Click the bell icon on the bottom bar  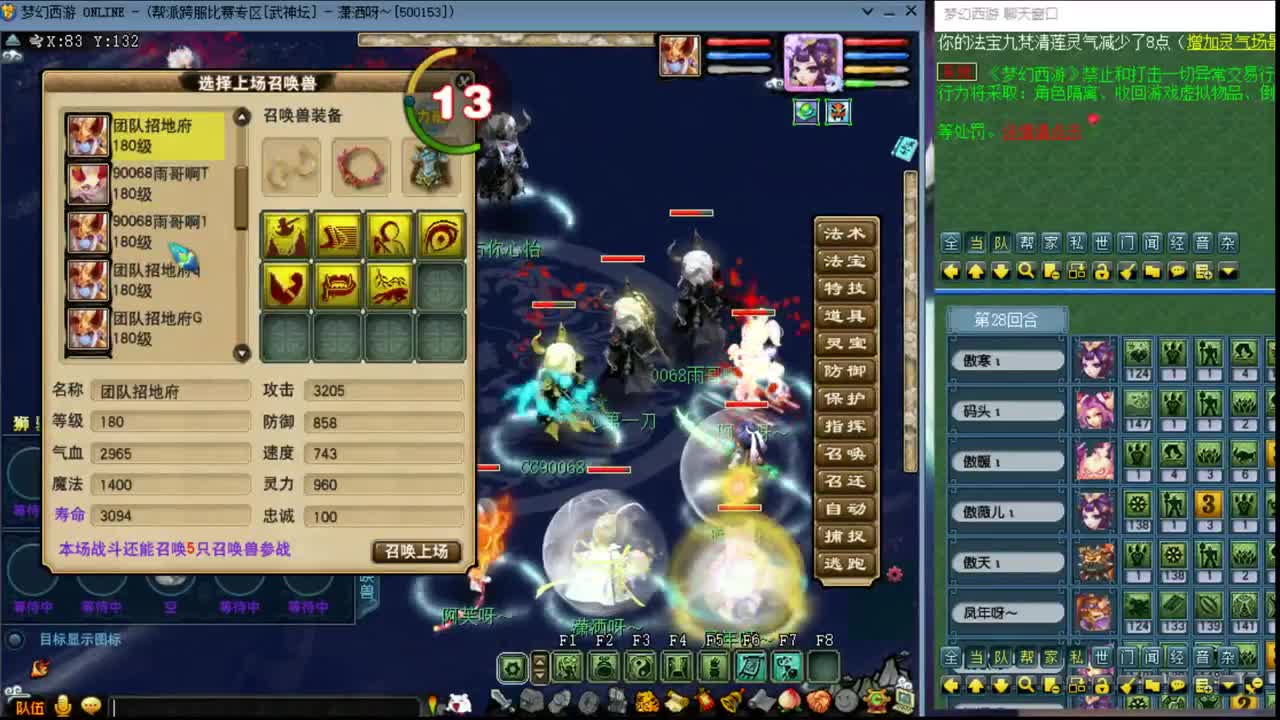pos(733,700)
